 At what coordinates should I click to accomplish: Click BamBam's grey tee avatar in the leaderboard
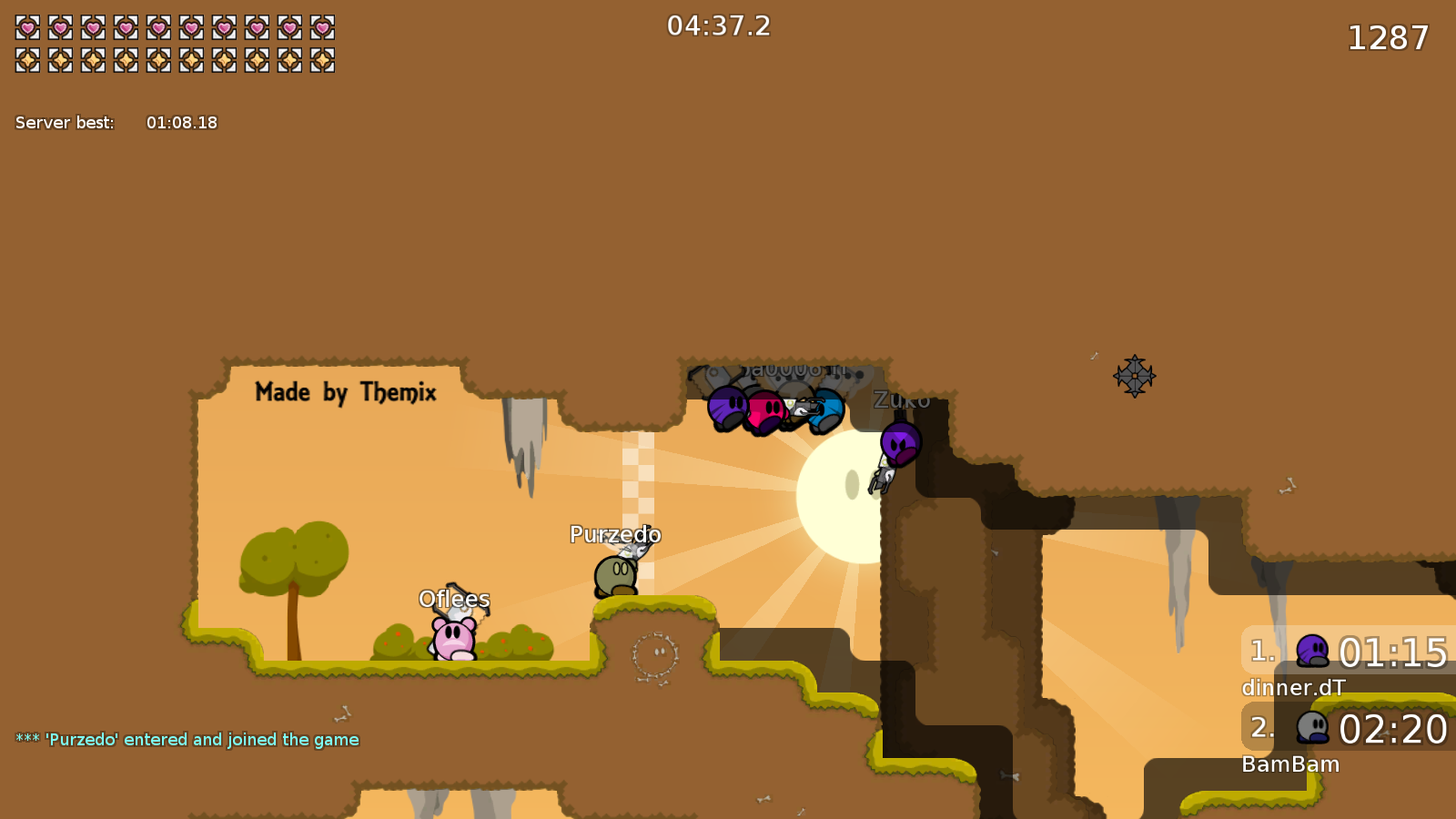1310,728
